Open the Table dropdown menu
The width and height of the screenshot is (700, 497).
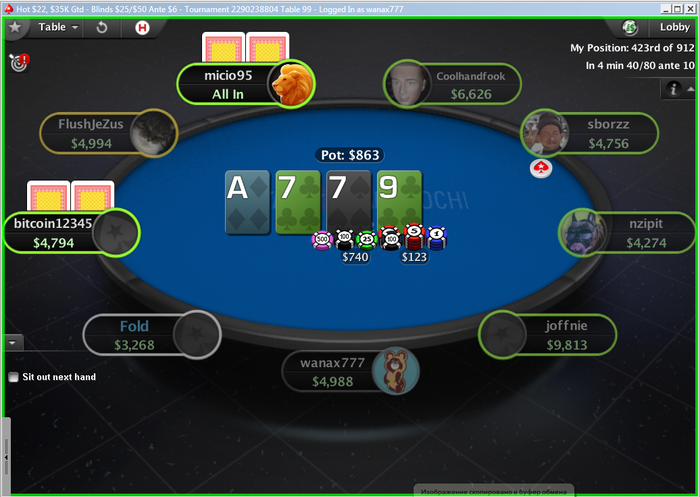[x=59, y=27]
